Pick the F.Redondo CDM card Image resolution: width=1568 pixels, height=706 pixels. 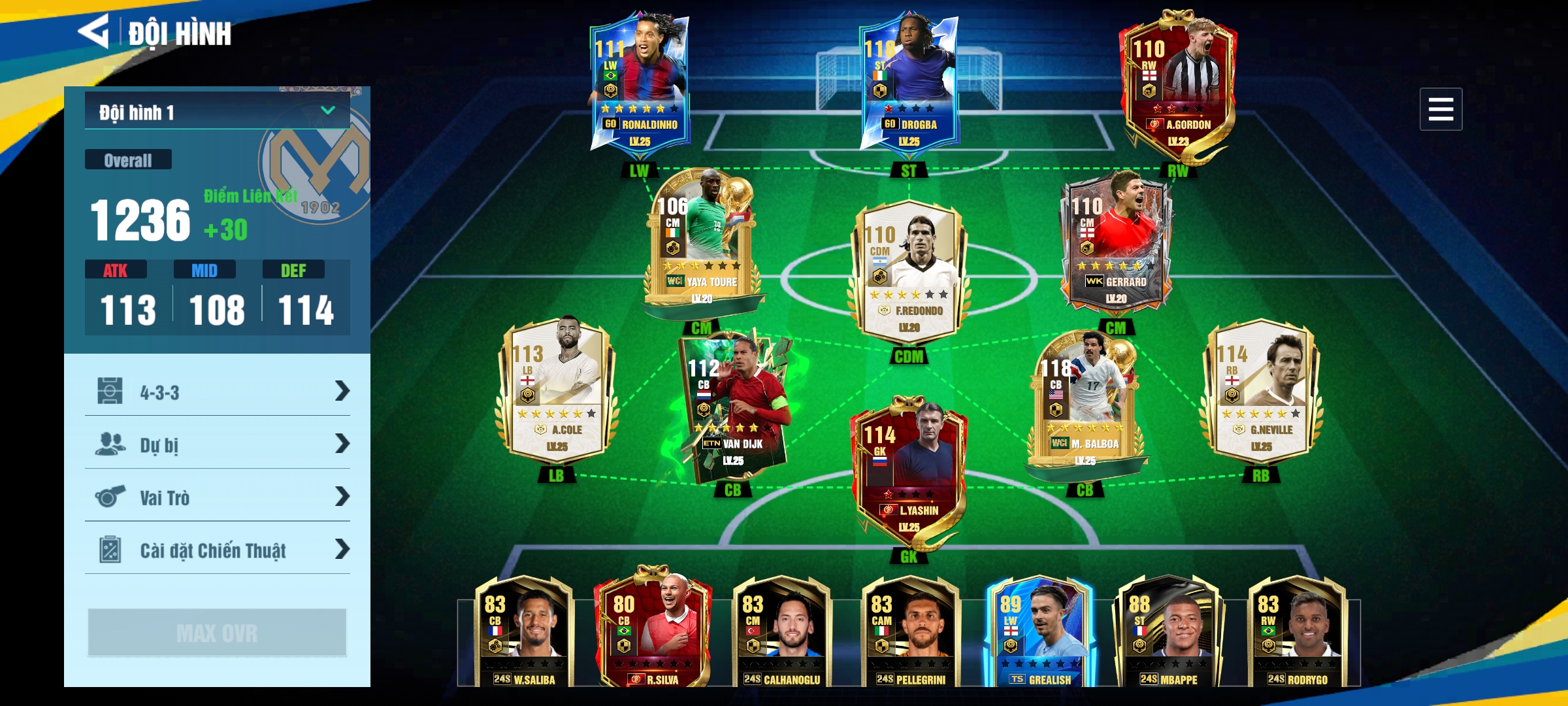[908, 271]
